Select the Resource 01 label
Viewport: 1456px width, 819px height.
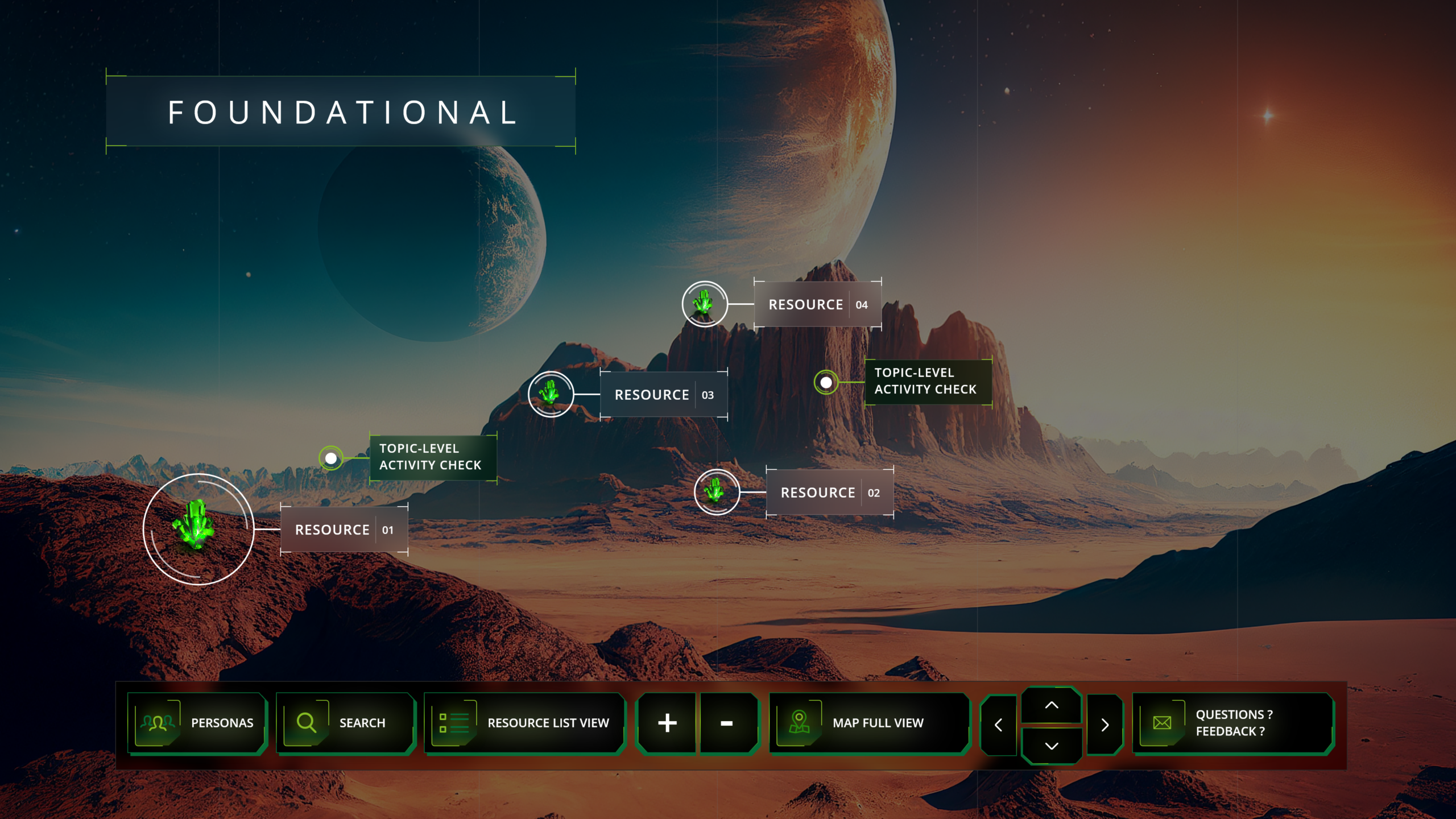[344, 530]
